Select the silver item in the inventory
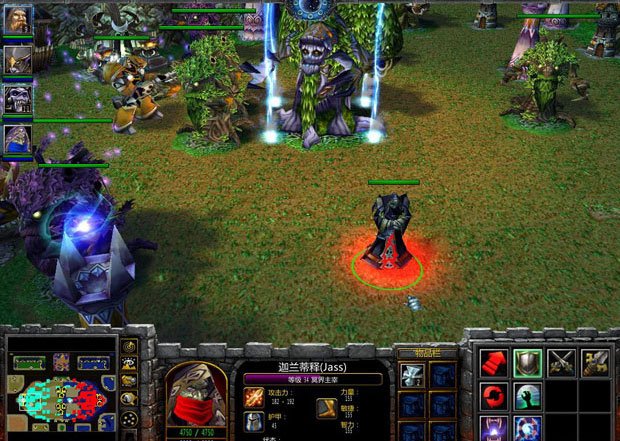 [x=412, y=375]
